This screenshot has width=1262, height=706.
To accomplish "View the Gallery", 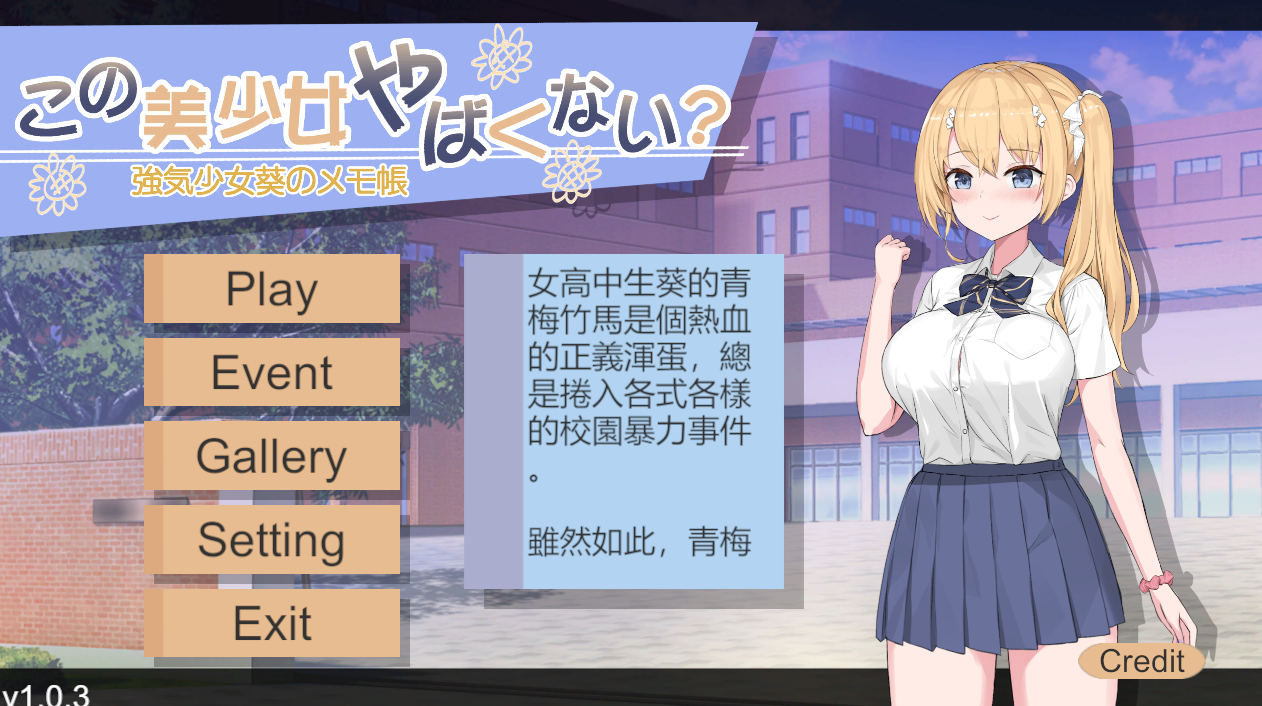I will (x=272, y=457).
